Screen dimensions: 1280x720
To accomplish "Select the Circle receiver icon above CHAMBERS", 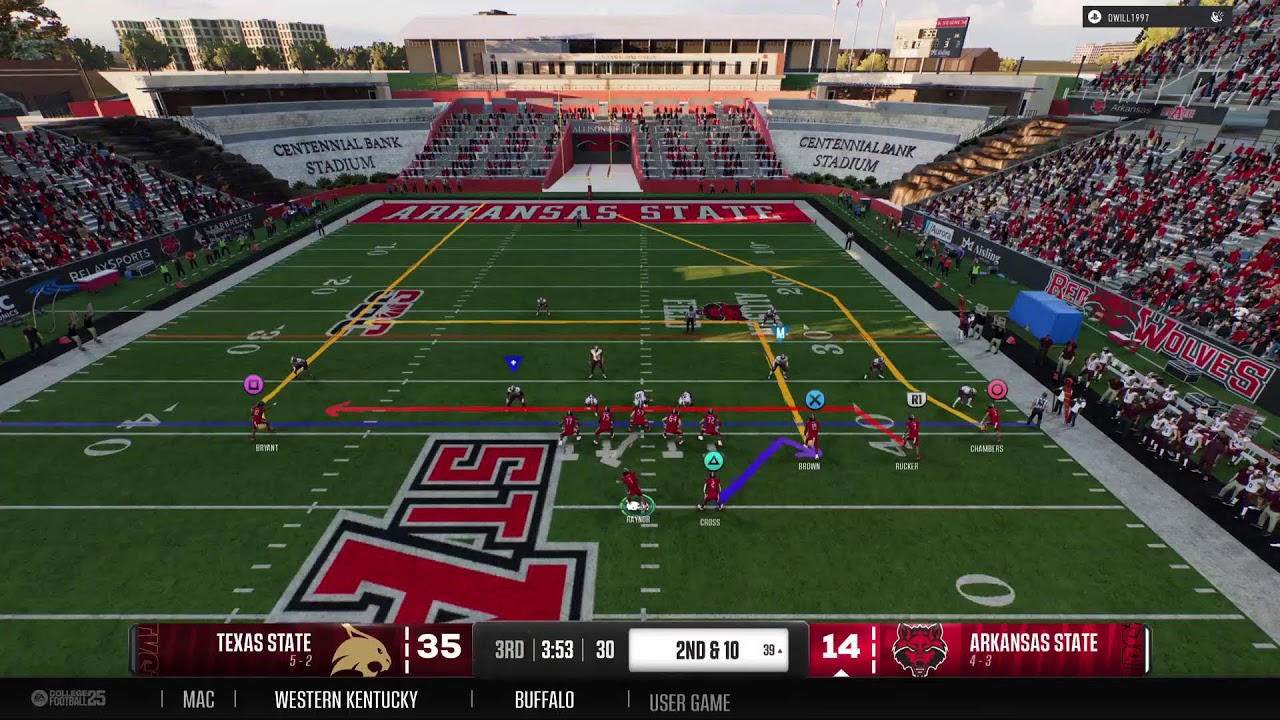I will pyautogui.click(x=998, y=388).
